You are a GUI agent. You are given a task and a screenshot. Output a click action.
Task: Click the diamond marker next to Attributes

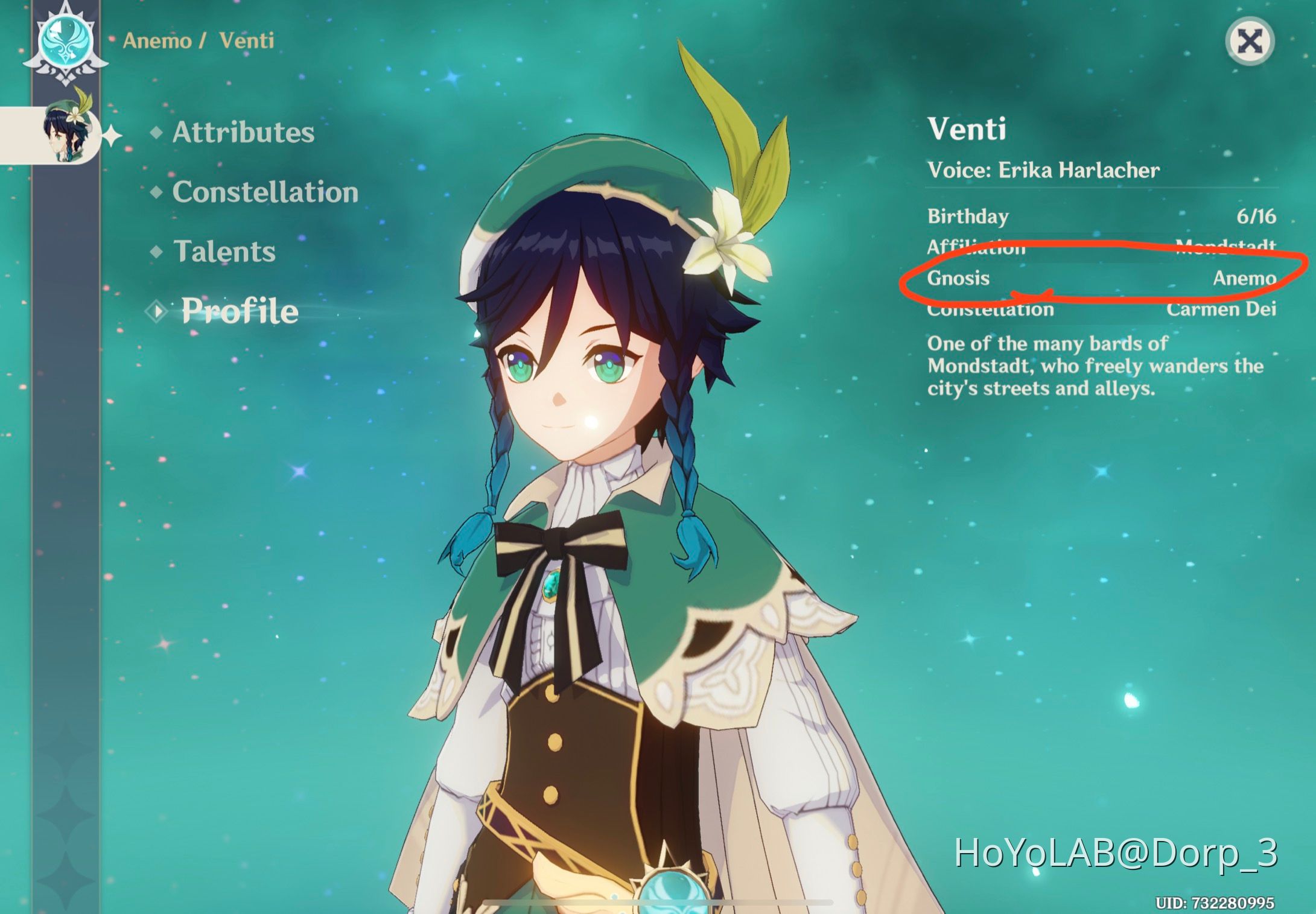coord(158,134)
